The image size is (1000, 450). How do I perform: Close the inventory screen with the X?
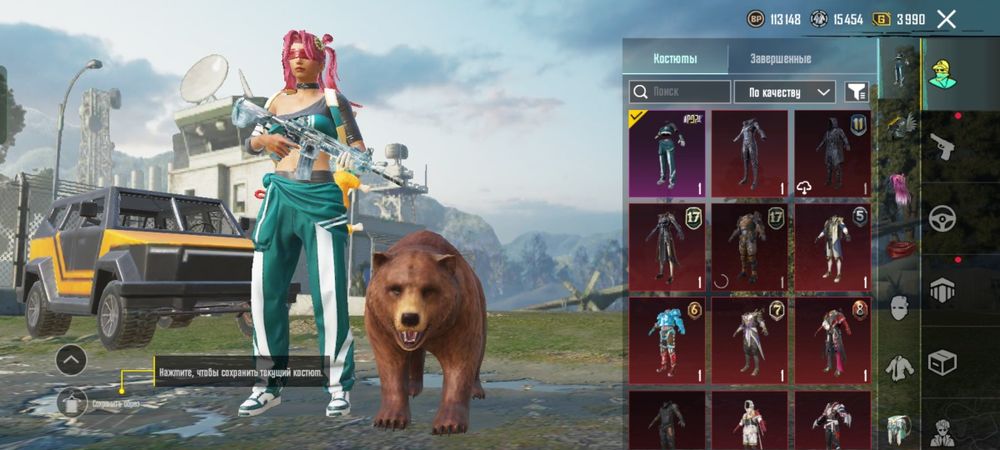[x=946, y=19]
